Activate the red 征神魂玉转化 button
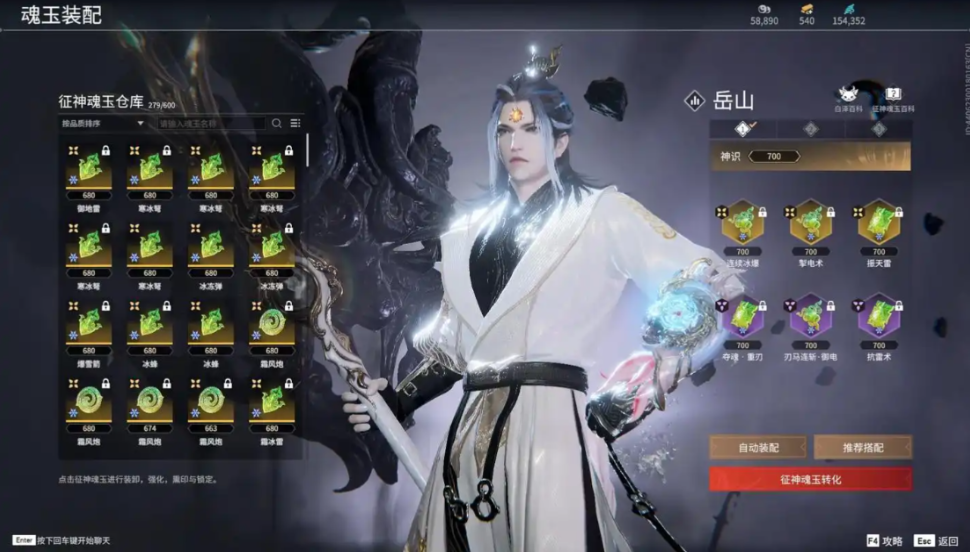The height and width of the screenshot is (552, 970). [x=810, y=479]
